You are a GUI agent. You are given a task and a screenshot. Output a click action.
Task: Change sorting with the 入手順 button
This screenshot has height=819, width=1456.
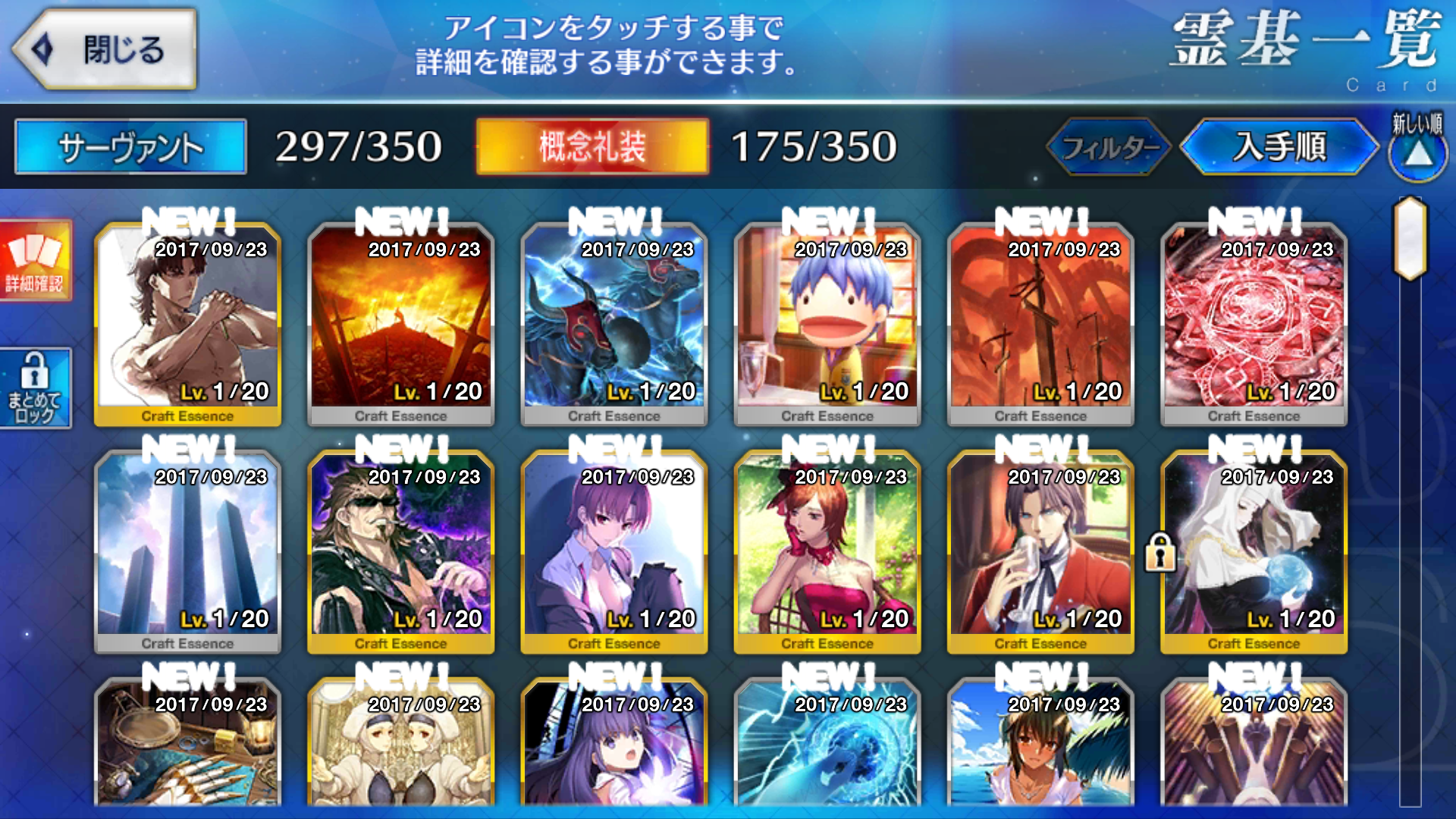pyautogui.click(x=1279, y=146)
